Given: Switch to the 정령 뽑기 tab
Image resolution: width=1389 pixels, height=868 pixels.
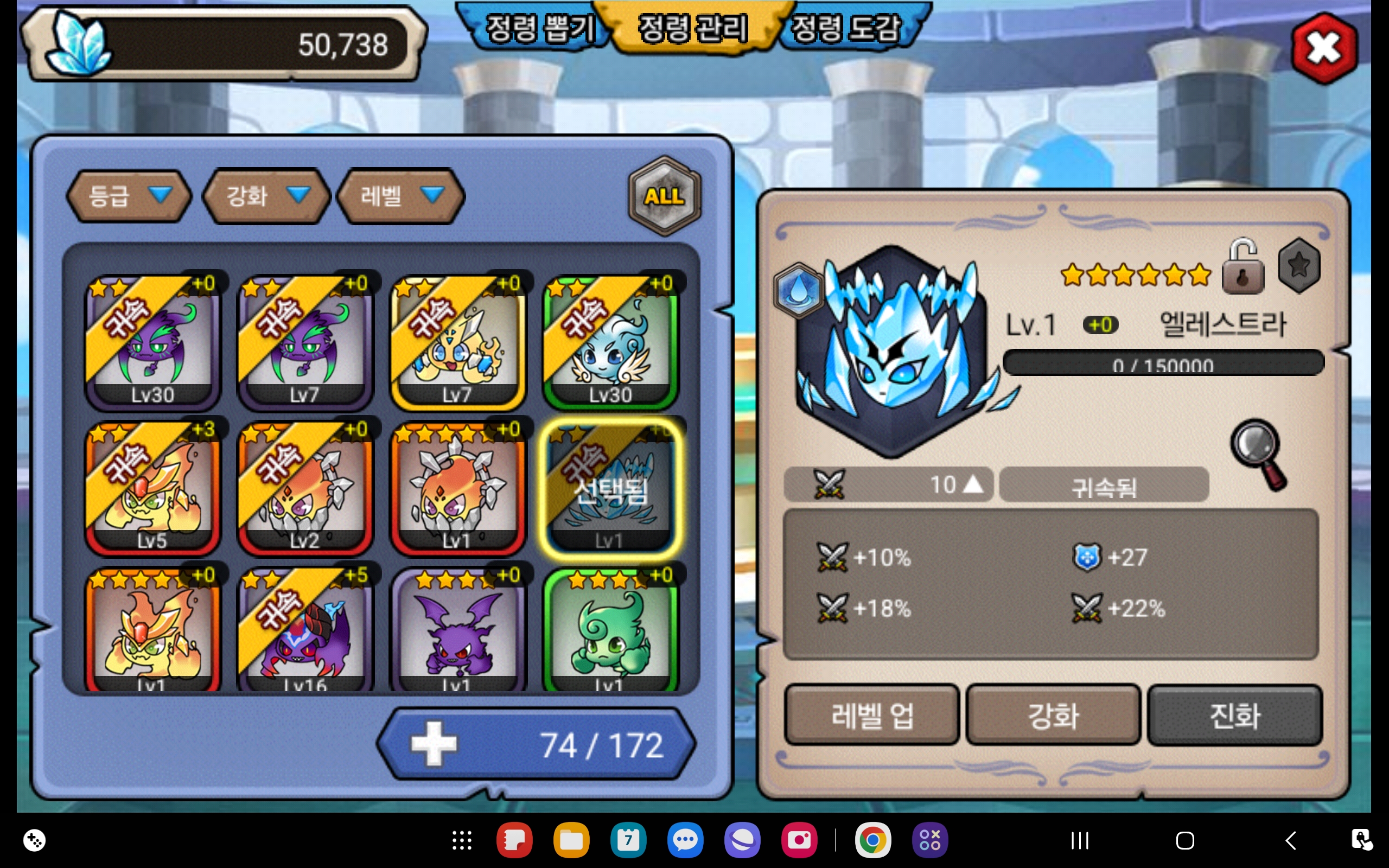Looking at the screenshot, I should (538, 29).
